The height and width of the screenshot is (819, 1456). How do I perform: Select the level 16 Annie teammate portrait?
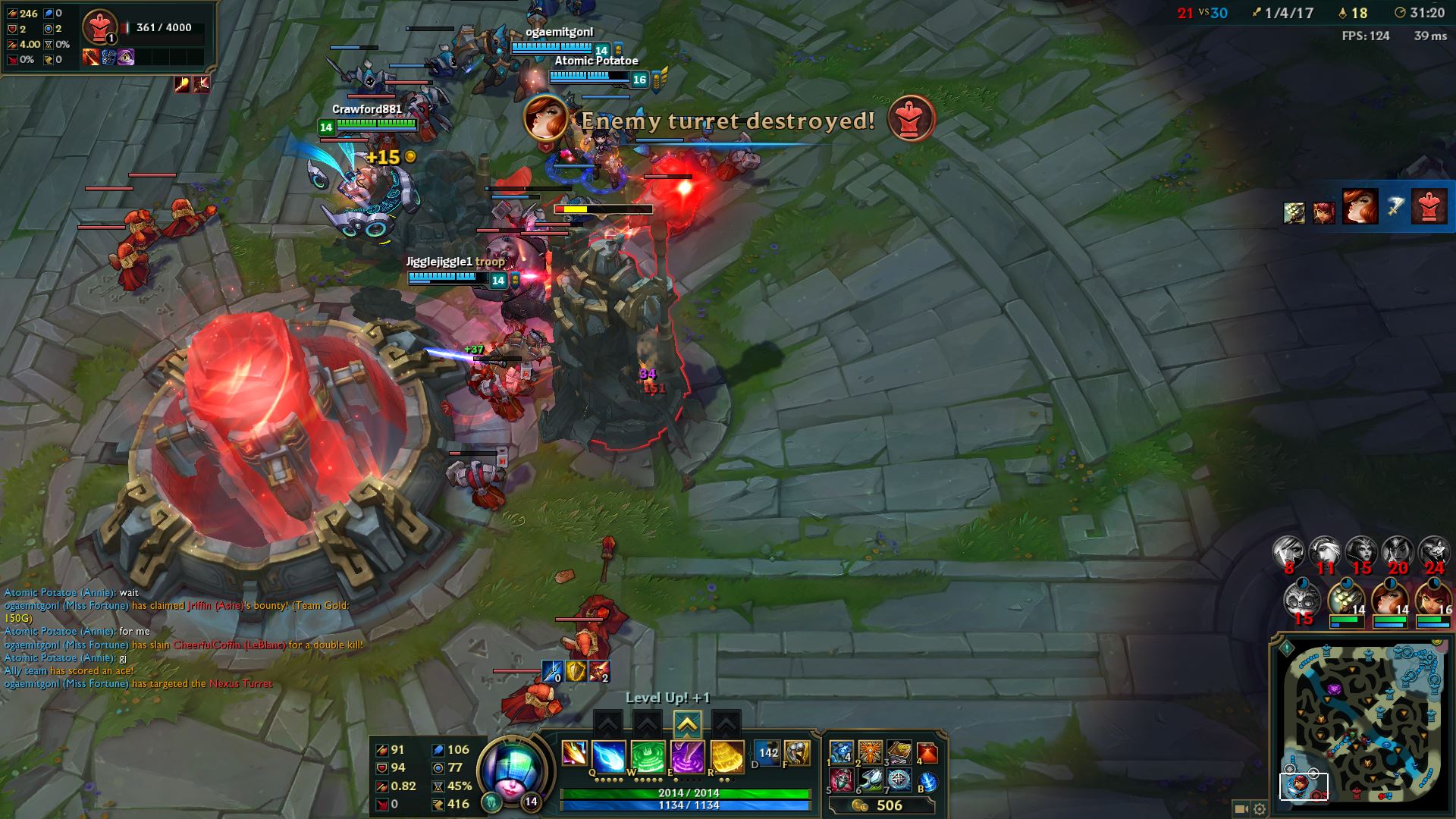1432,601
